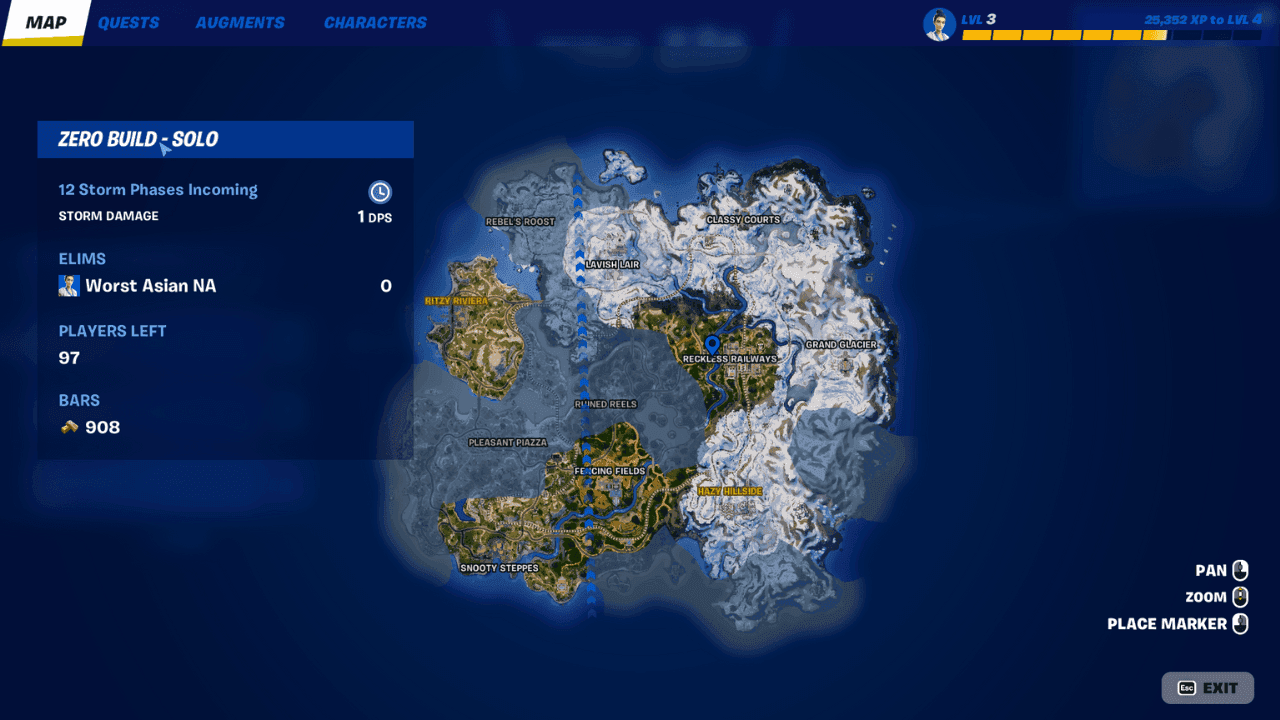
Task: Open the AUGMENTS tab
Action: pyautogui.click(x=240, y=22)
